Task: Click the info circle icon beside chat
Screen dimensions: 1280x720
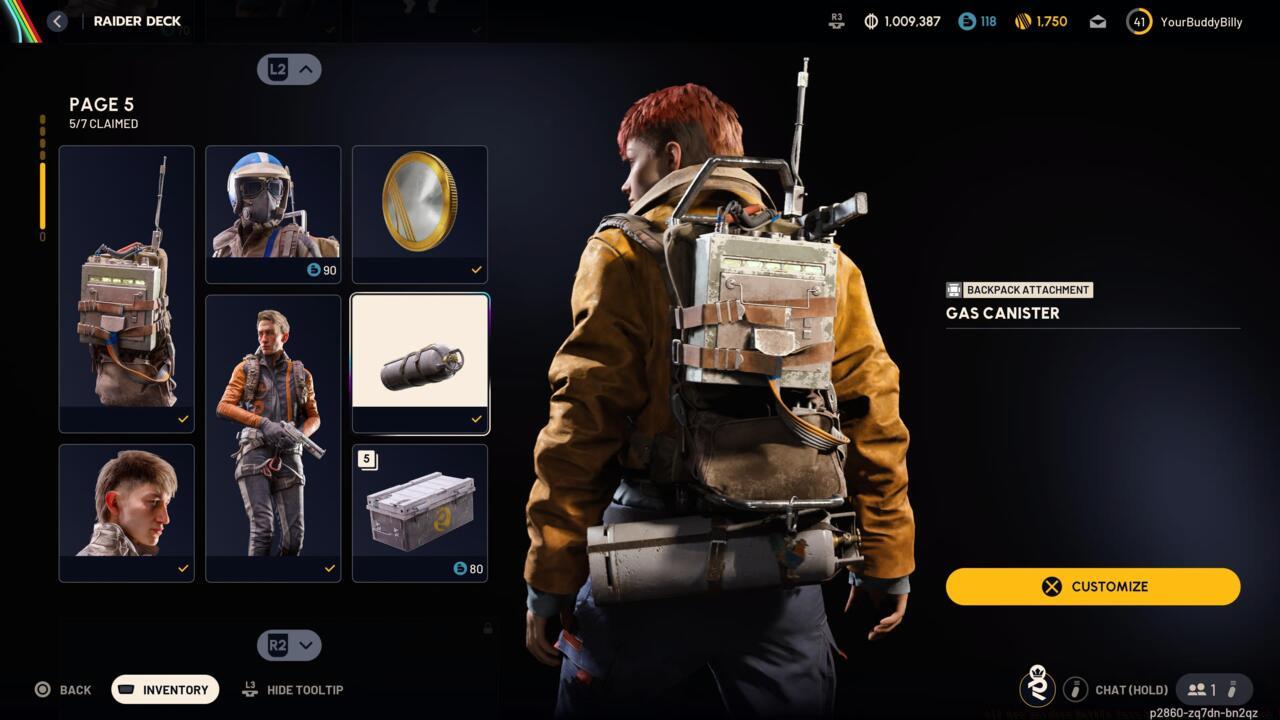Action: (1076, 689)
